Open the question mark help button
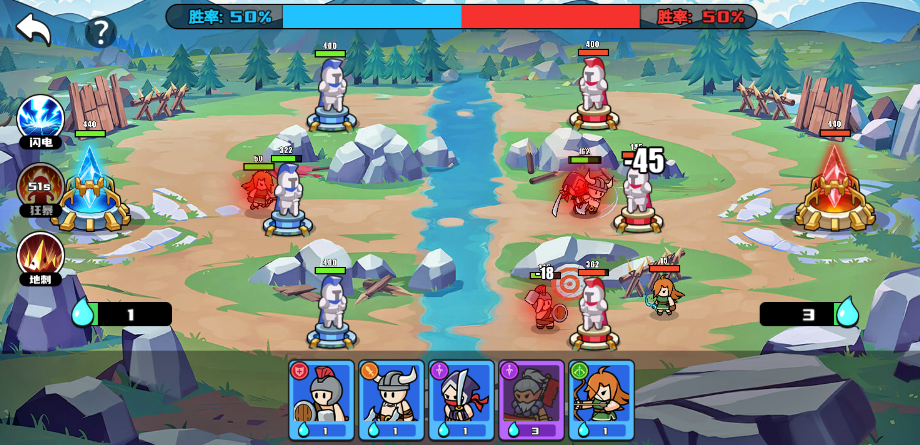This screenshot has height=445, width=920. (100, 32)
